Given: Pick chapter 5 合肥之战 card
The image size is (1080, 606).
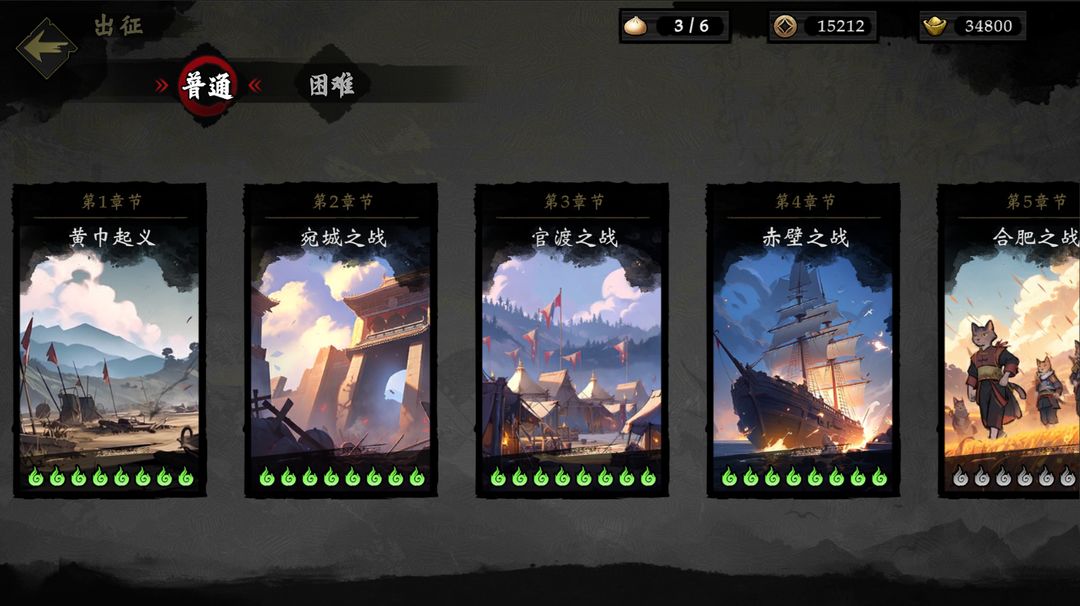Looking at the screenshot, I should [1012, 340].
